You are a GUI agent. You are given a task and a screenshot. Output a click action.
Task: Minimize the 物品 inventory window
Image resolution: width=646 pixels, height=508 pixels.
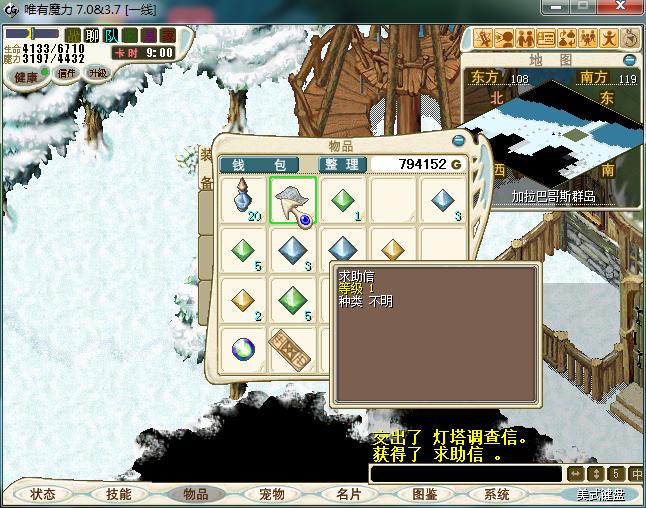tap(458, 141)
